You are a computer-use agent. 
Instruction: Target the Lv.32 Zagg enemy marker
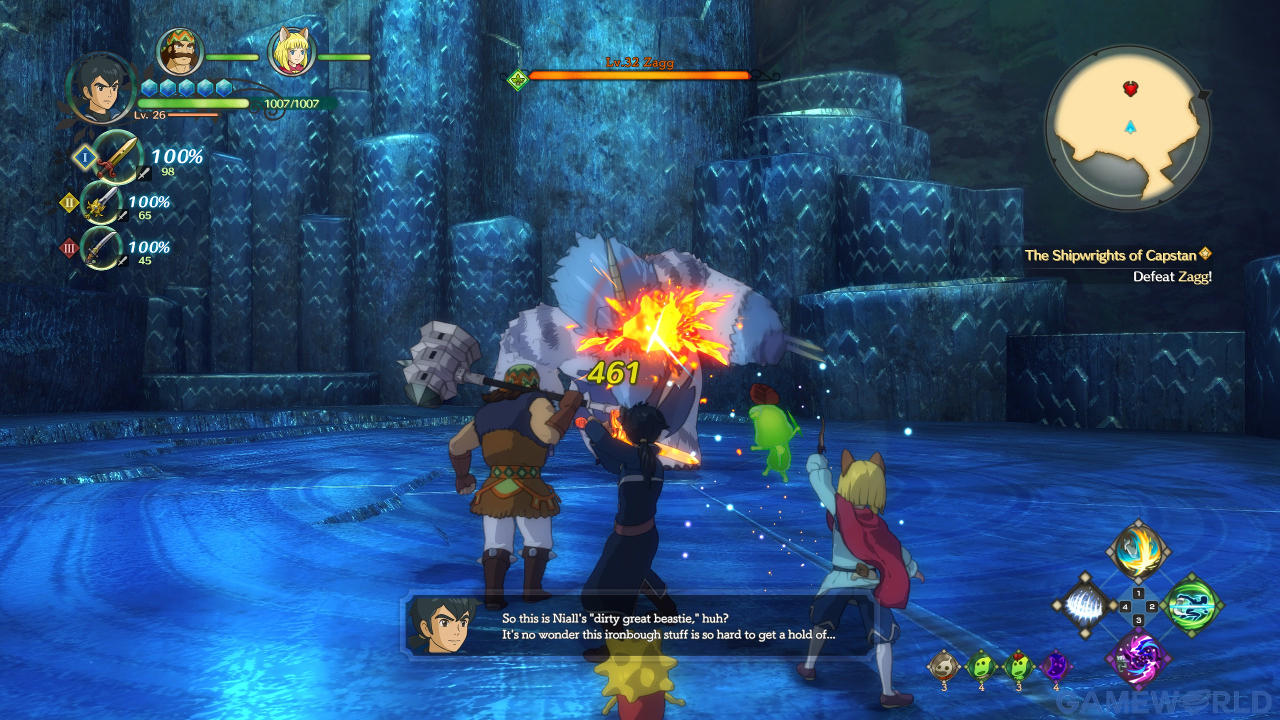(x=518, y=79)
